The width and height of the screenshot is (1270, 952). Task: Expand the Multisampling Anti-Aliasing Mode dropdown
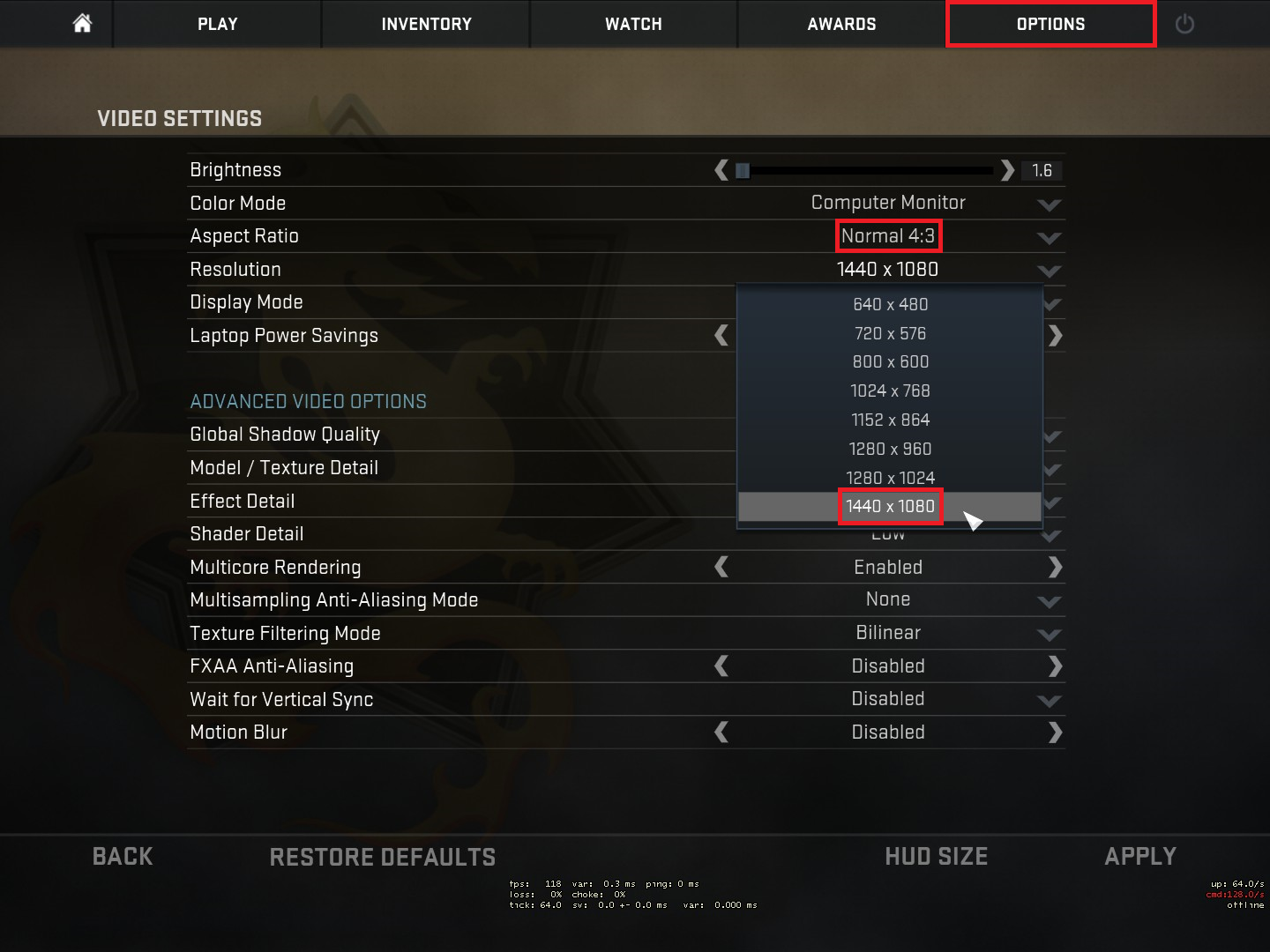[1049, 601]
